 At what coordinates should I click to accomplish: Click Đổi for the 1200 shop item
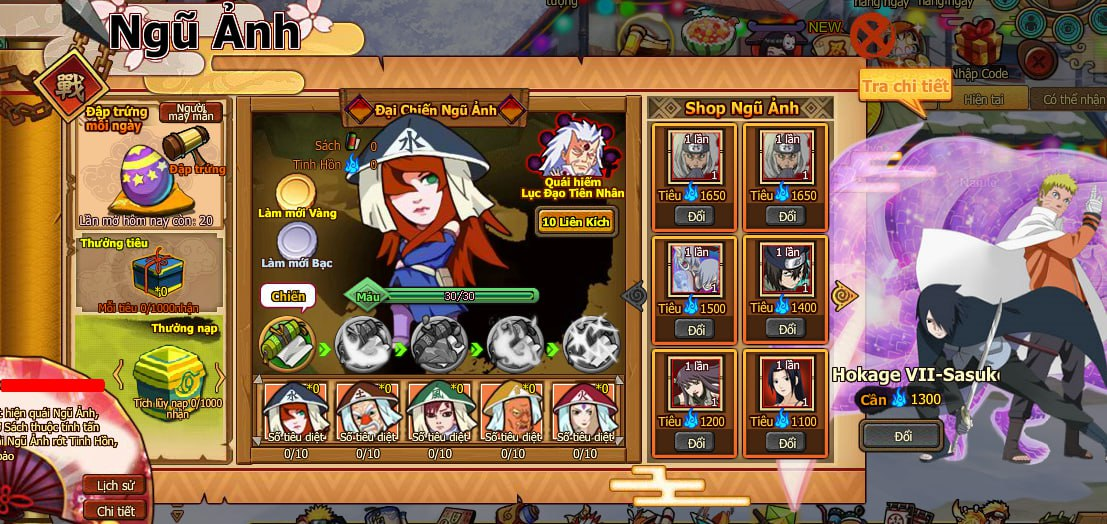(694, 442)
